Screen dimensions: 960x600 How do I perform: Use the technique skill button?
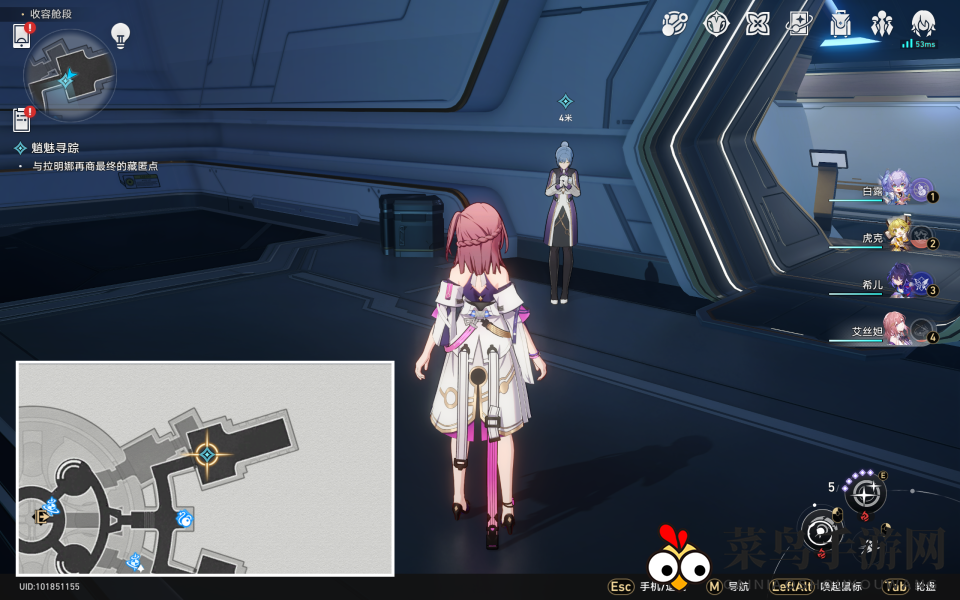[x=865, y=492]
